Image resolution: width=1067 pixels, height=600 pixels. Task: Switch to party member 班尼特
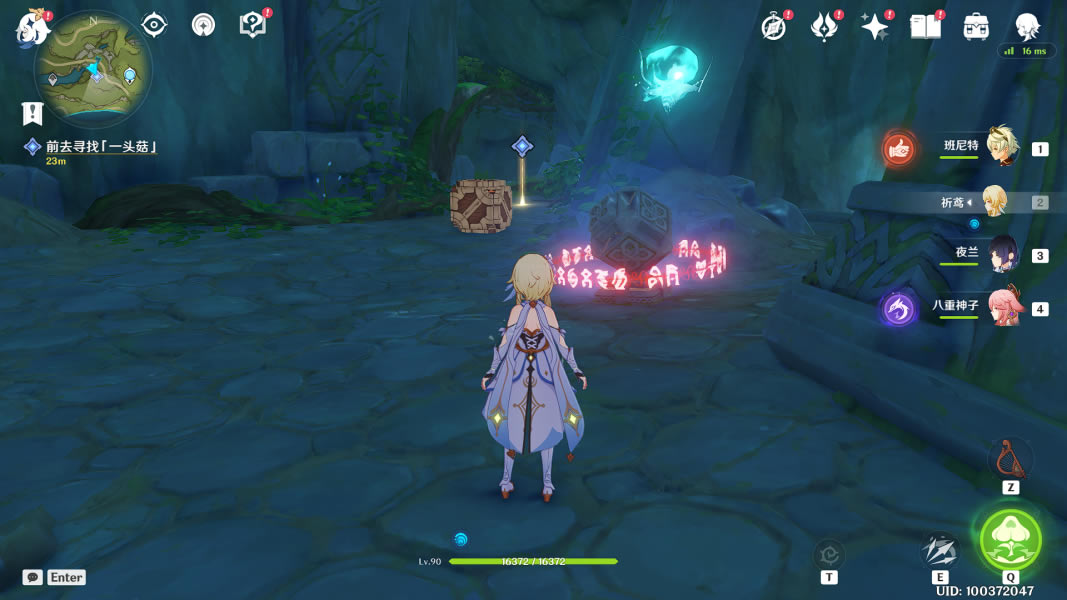[x=1001, y=147]
